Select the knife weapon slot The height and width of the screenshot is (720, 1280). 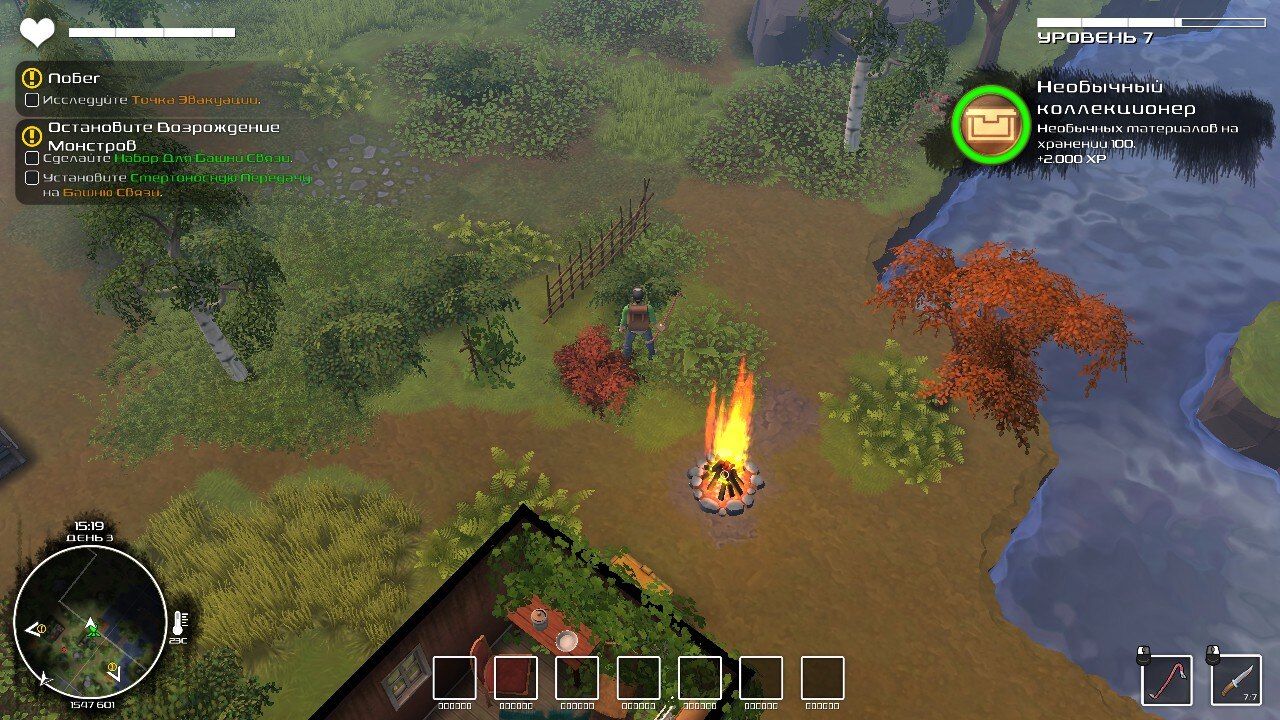[1237, 681]
